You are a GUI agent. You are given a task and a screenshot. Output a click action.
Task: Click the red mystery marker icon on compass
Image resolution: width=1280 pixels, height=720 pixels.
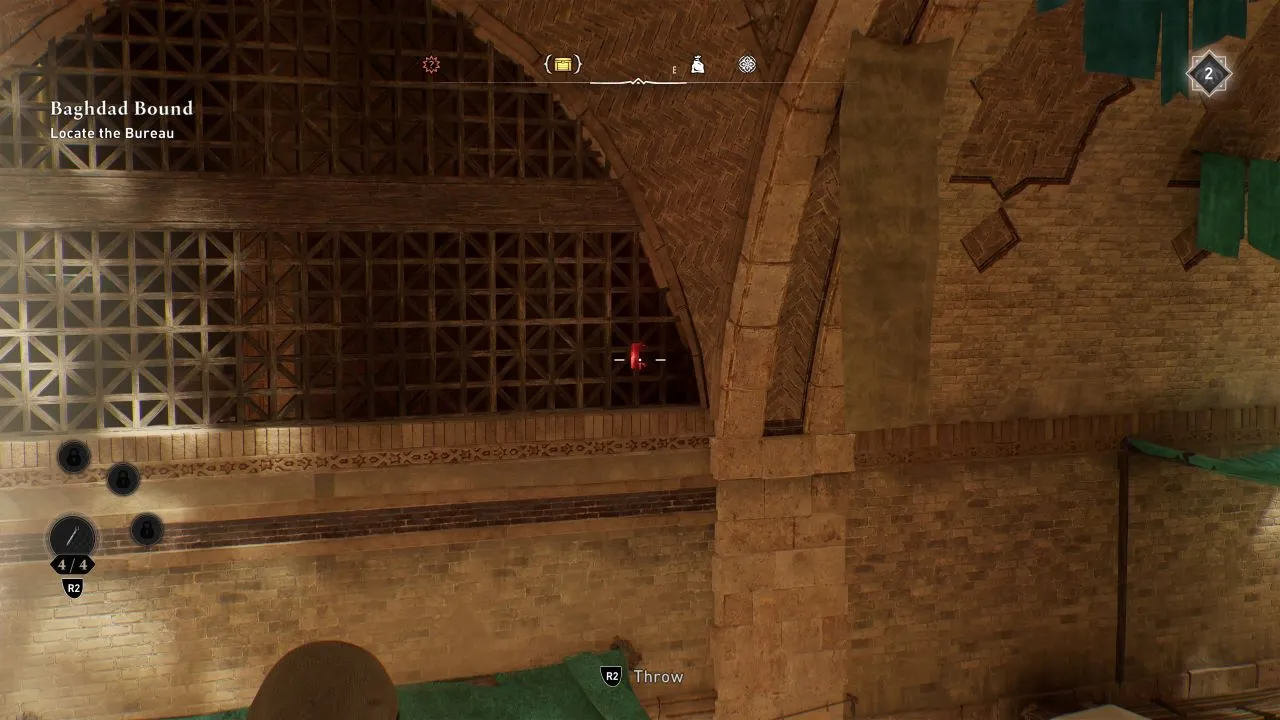point(432,63)
